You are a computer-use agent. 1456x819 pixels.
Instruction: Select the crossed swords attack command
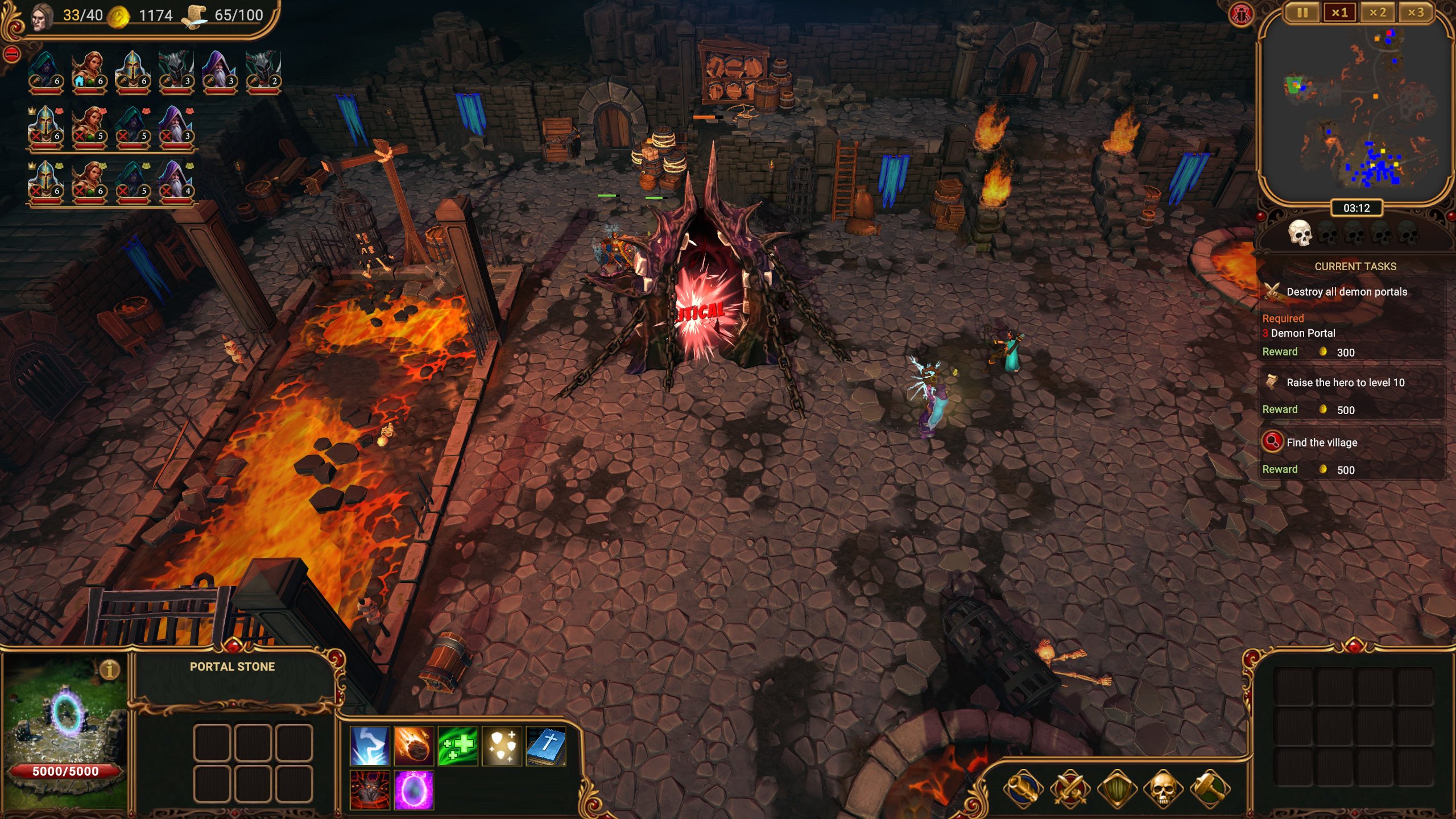pyautogui.click(x=1070, y=789)
